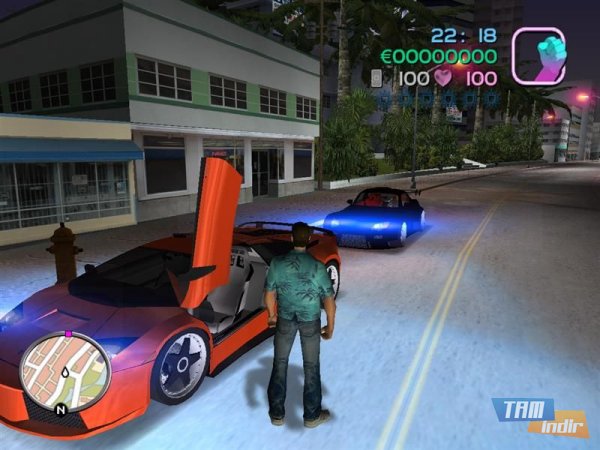Click the pink health heart icon
This screenshot has width=600, height=450.
tap(444, 77)
